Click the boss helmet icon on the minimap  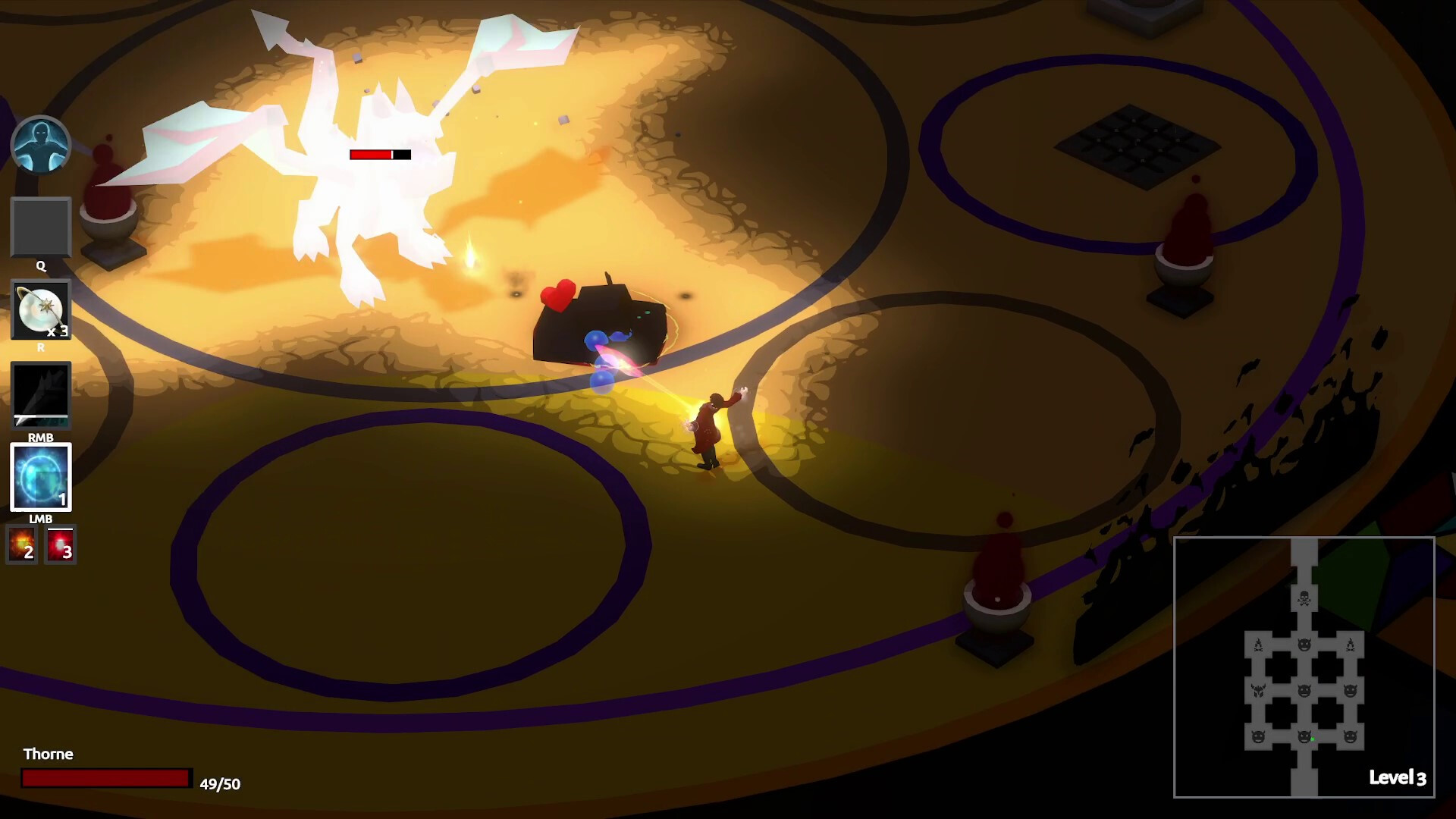(x=1259, y=690)
